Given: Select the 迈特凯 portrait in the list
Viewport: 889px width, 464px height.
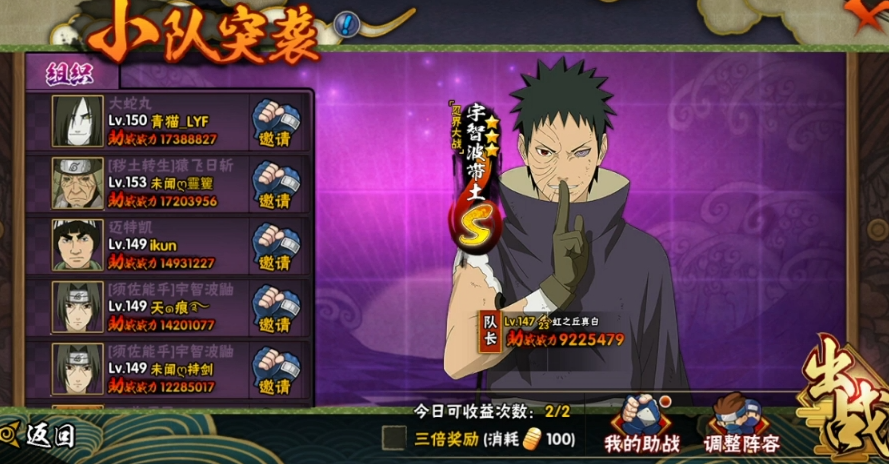Looking at the screenshot, I should pos(78,245).
